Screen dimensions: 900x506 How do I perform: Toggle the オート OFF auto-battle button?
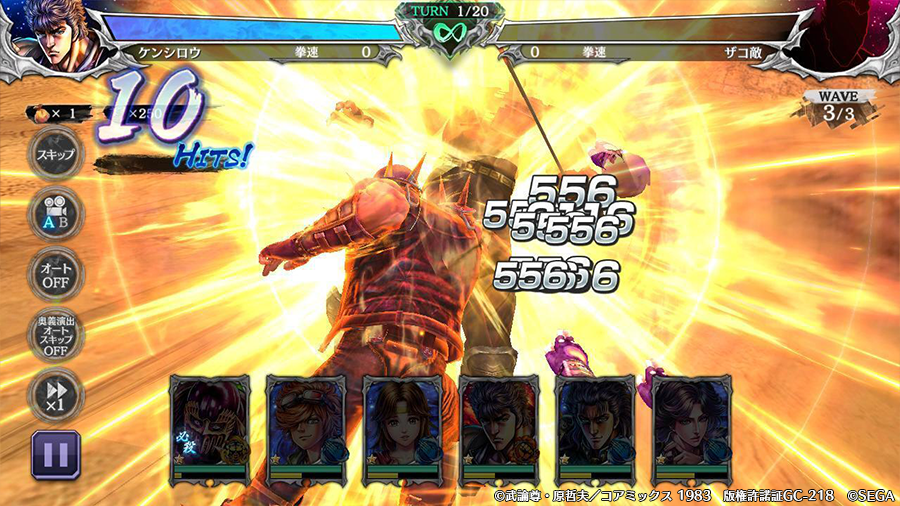click(56, 273)
